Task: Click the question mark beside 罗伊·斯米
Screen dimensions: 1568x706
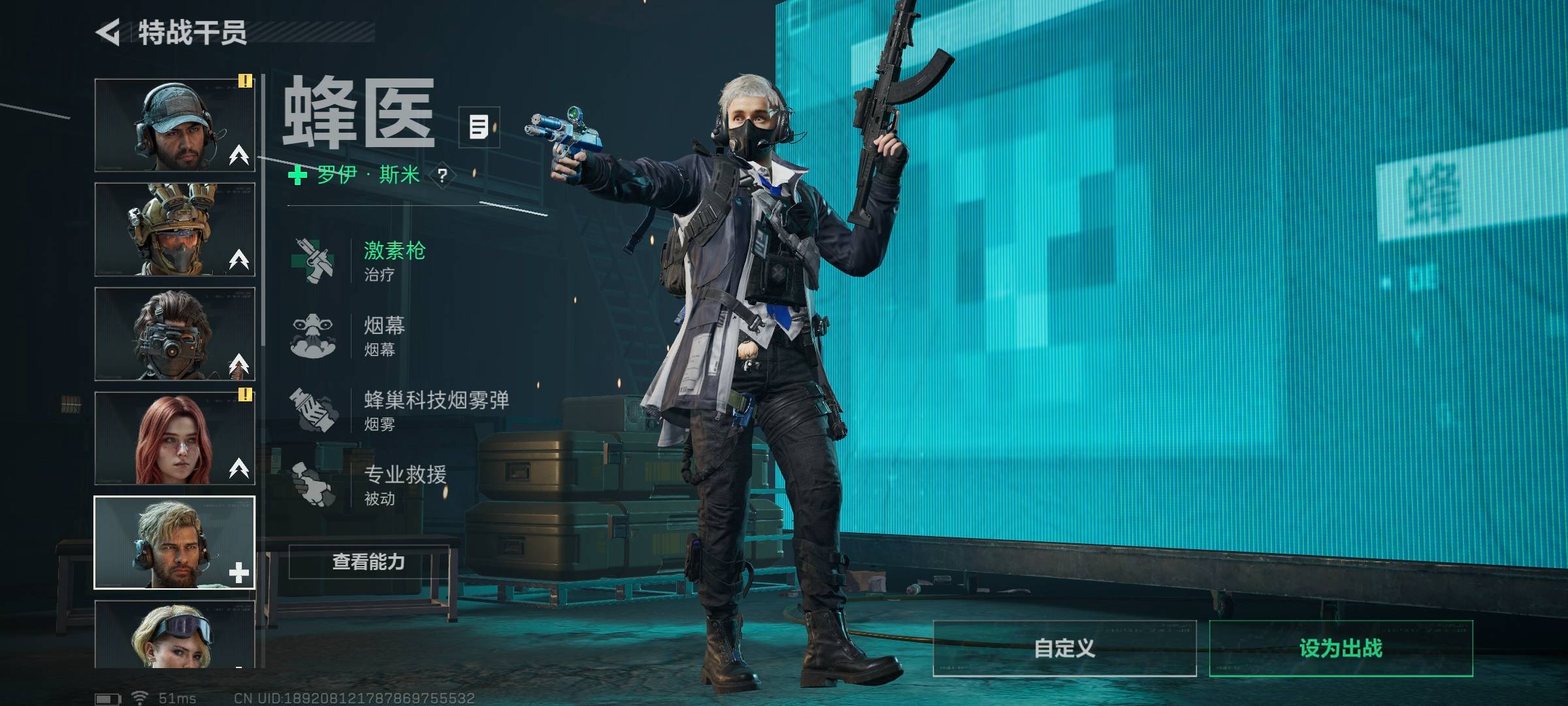Action: coord(443,175)
